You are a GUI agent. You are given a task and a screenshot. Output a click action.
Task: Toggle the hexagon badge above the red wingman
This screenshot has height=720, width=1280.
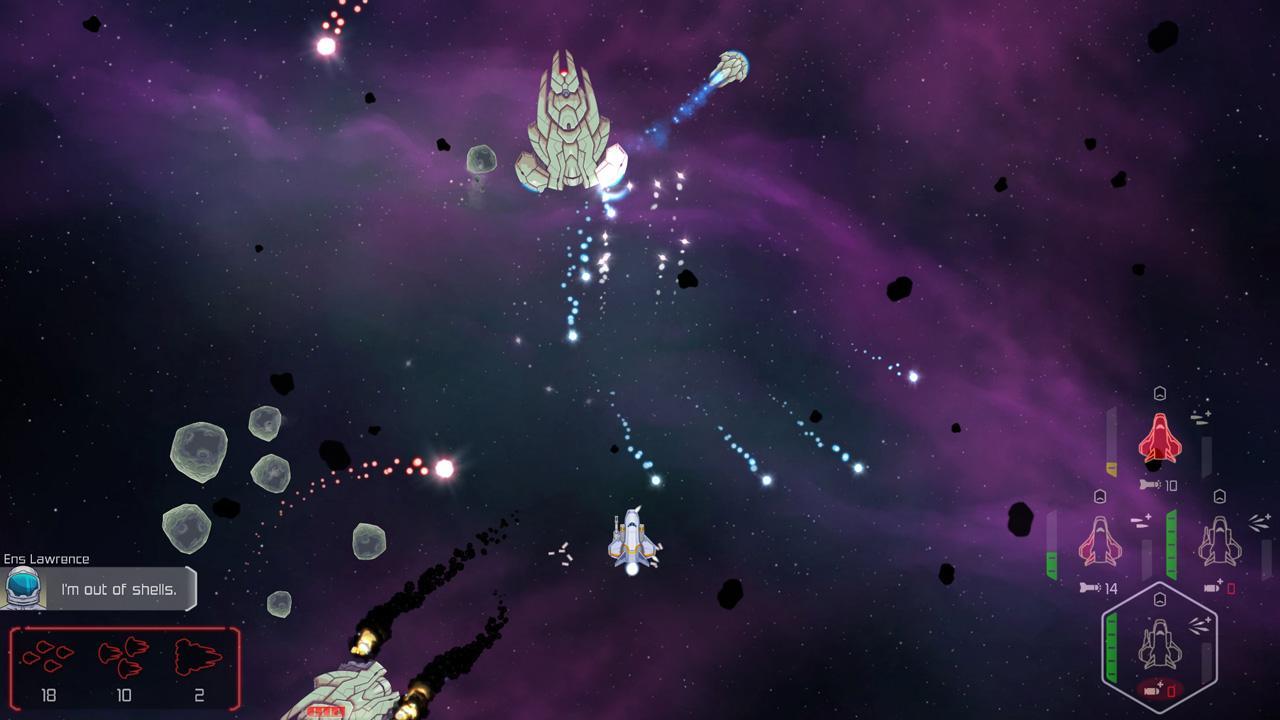point(1160,393)
